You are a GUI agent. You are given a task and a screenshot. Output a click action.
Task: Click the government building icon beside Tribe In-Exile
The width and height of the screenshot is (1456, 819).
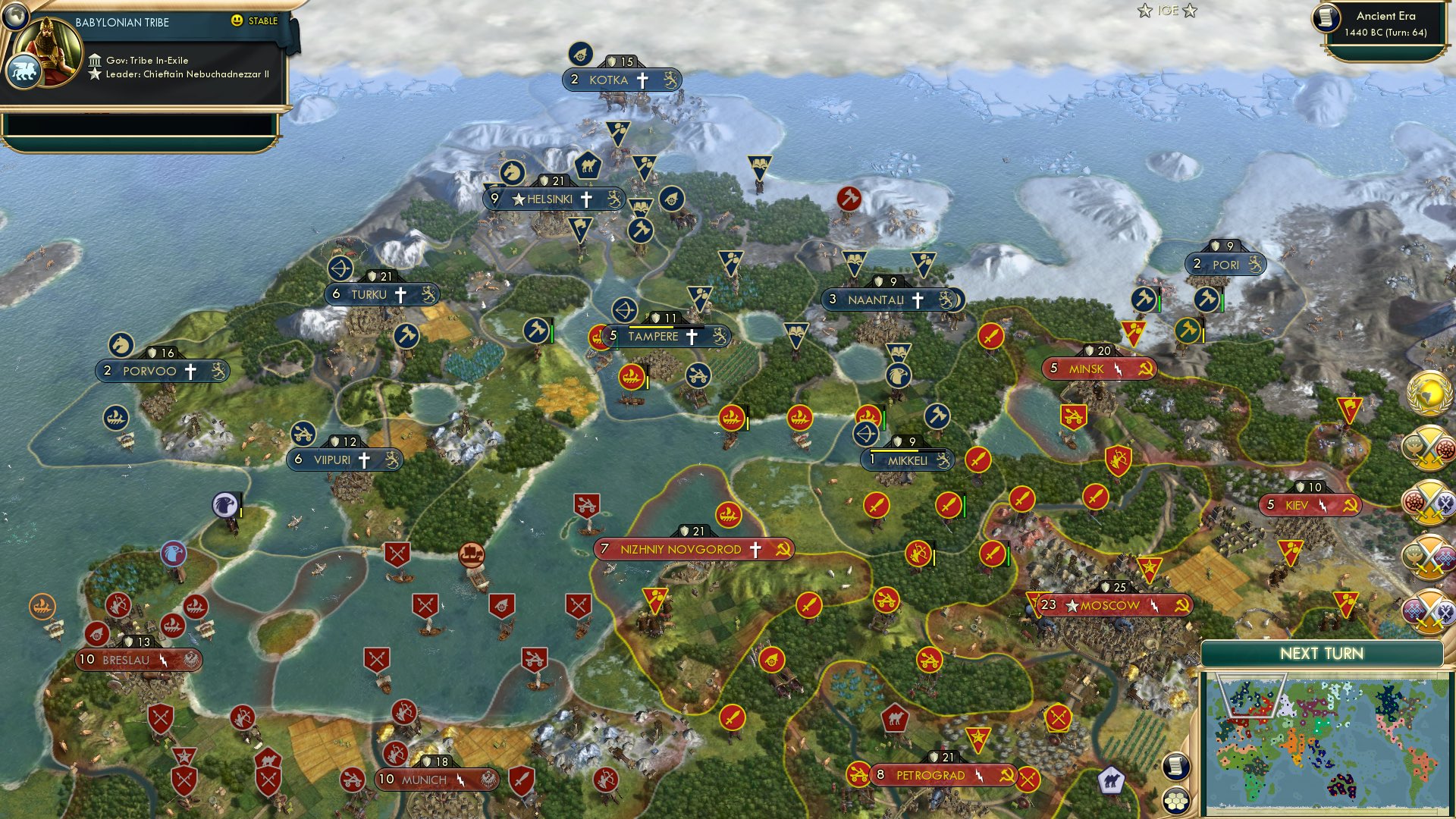96,60
